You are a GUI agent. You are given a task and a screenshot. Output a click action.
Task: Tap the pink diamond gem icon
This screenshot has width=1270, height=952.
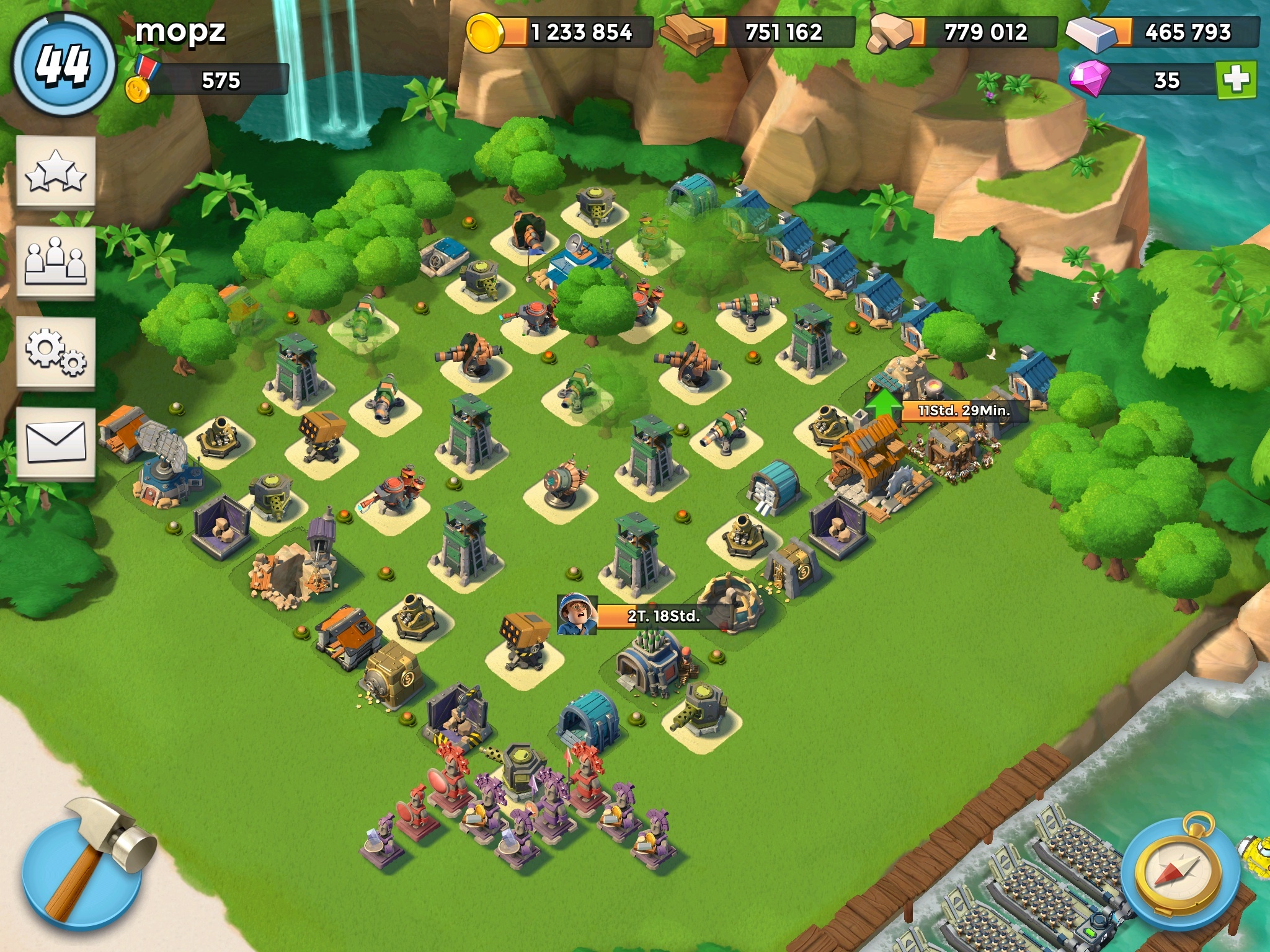1089,80
